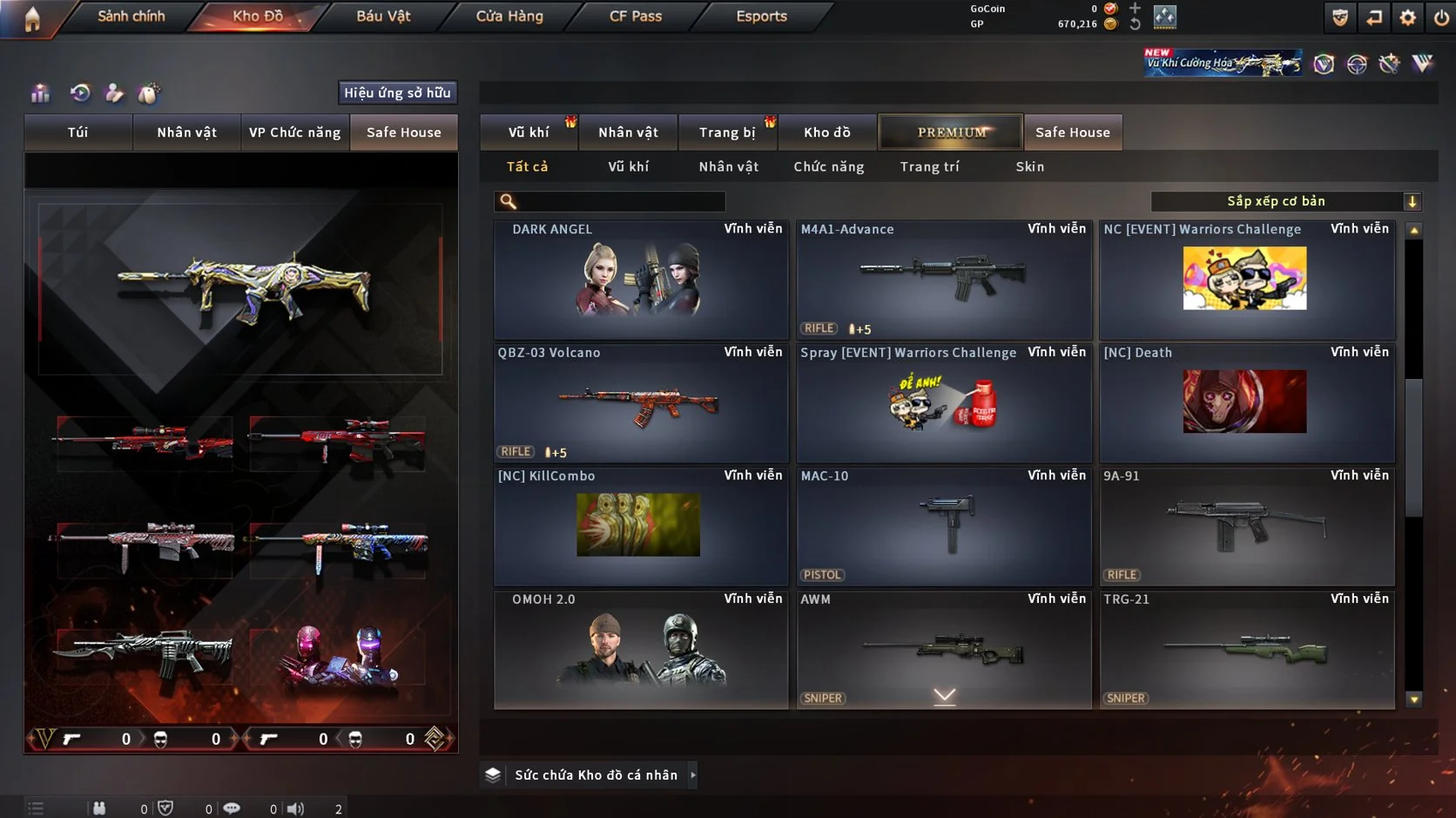Switch to the Báu Vật menu tab
The image size is (1456, 818).
[x=381, y=16]
